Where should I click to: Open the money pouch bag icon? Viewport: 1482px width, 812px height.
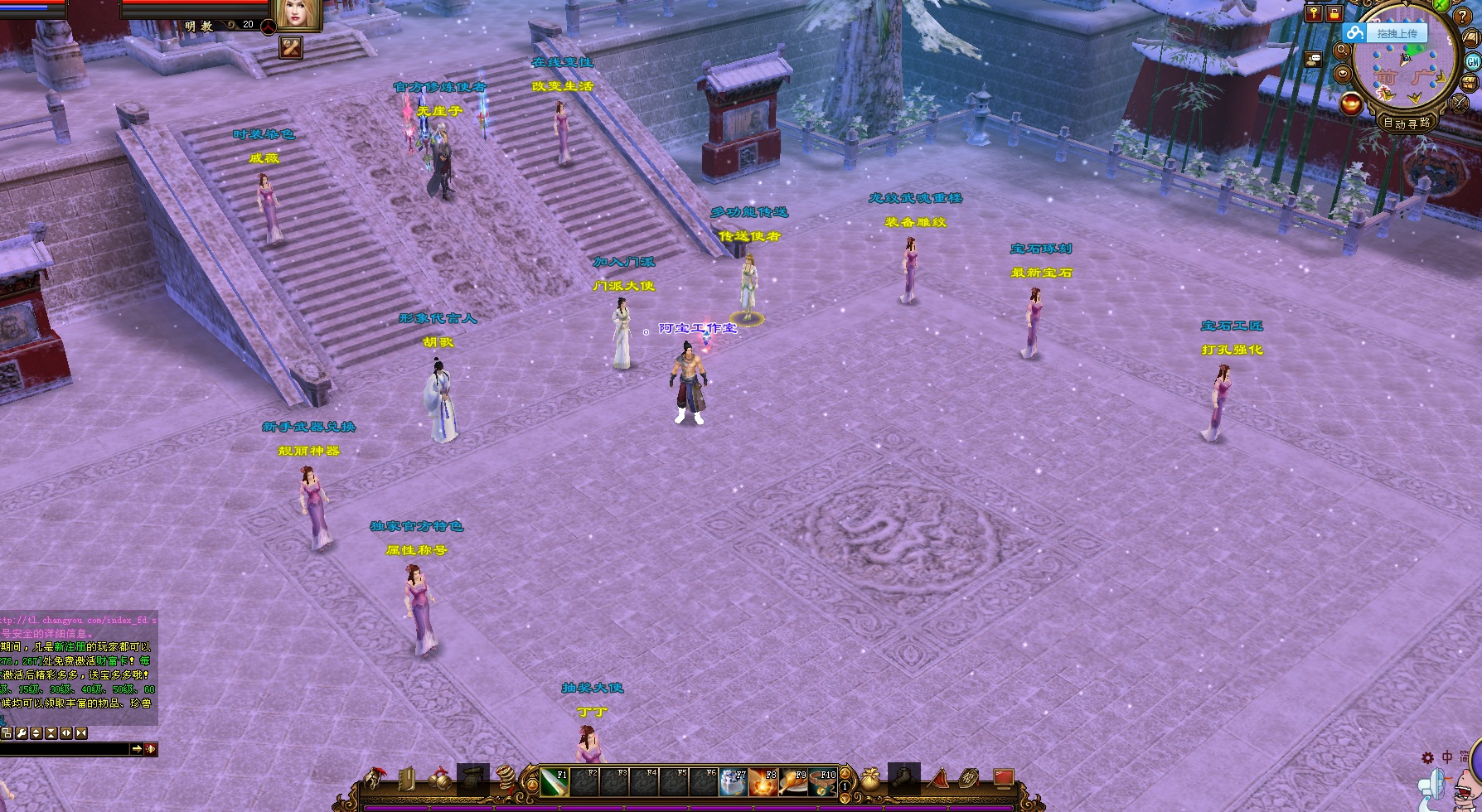click(x=870, y=779)
